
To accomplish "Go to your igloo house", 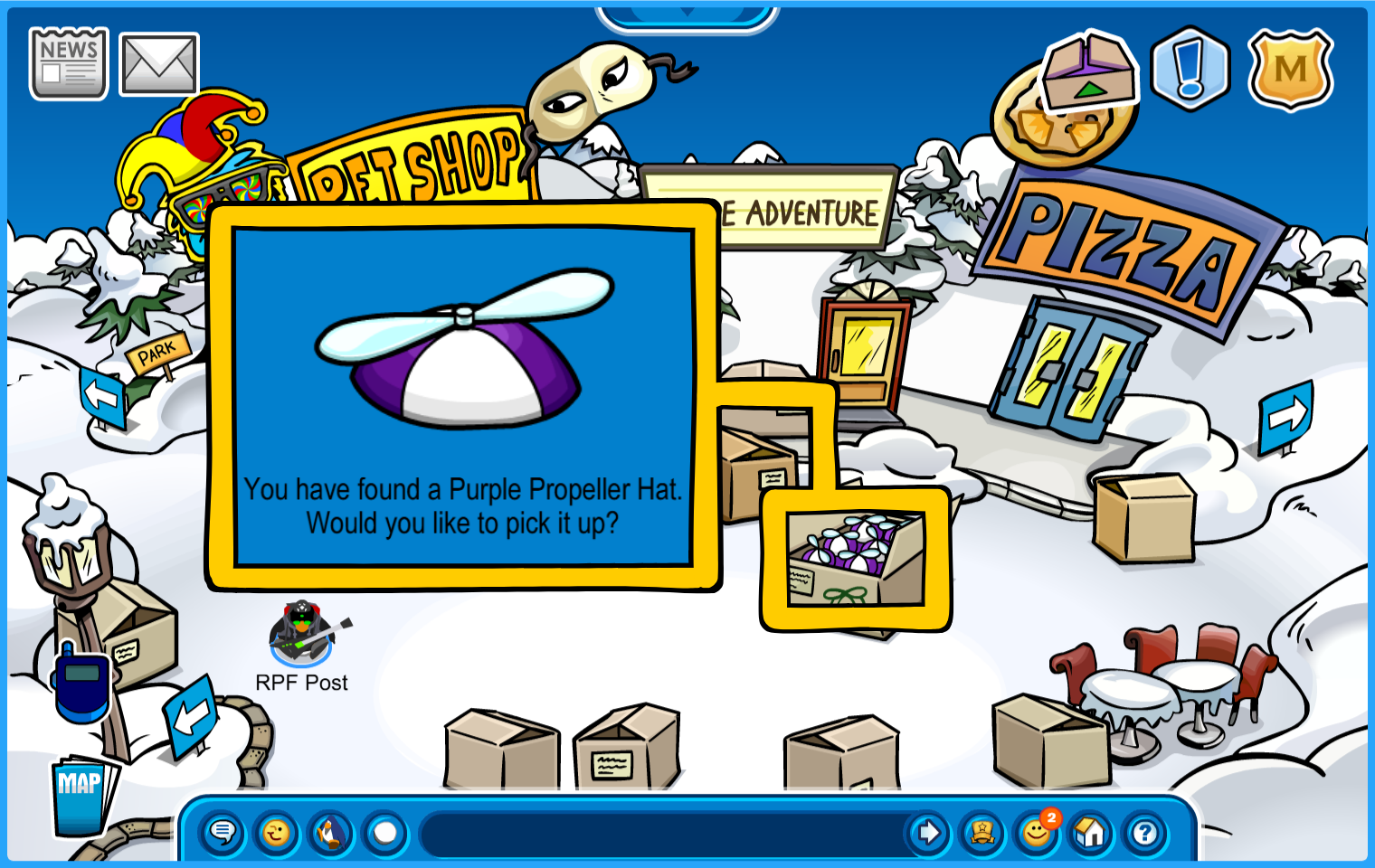I will pyautogui.click(x=1091, y=832).
